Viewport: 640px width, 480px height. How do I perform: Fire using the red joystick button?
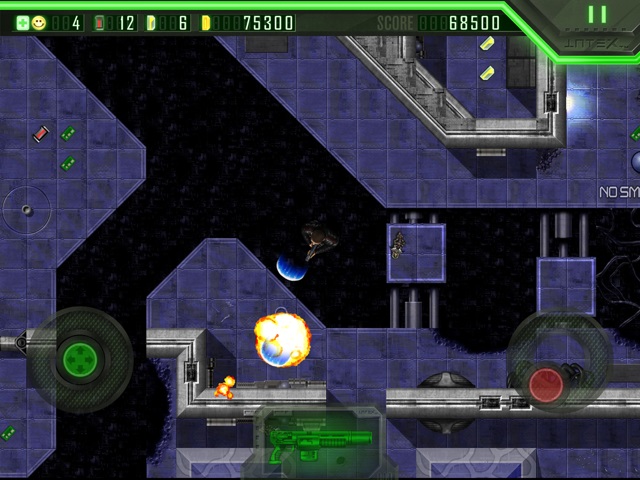pyautogui.click(x=546, y=384)
